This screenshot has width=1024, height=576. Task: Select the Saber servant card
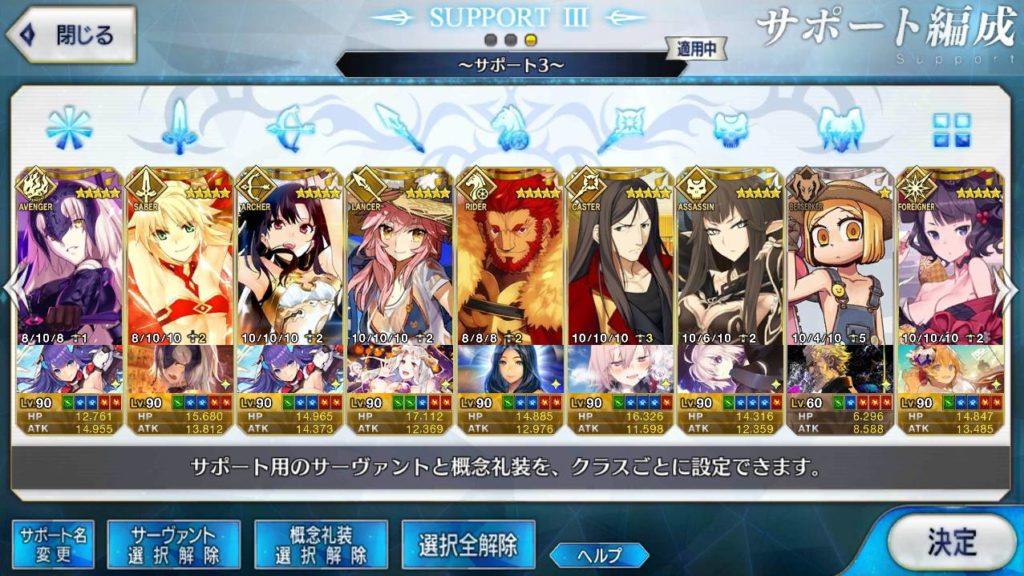click(x=179, y=255)
